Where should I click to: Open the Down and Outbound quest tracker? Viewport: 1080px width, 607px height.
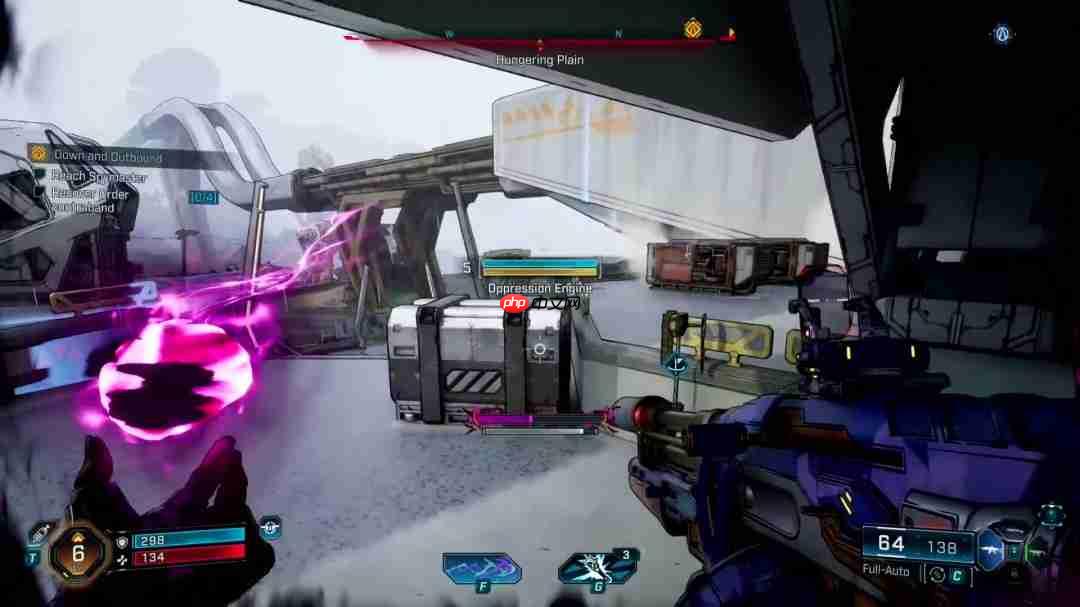coord(95,156)
